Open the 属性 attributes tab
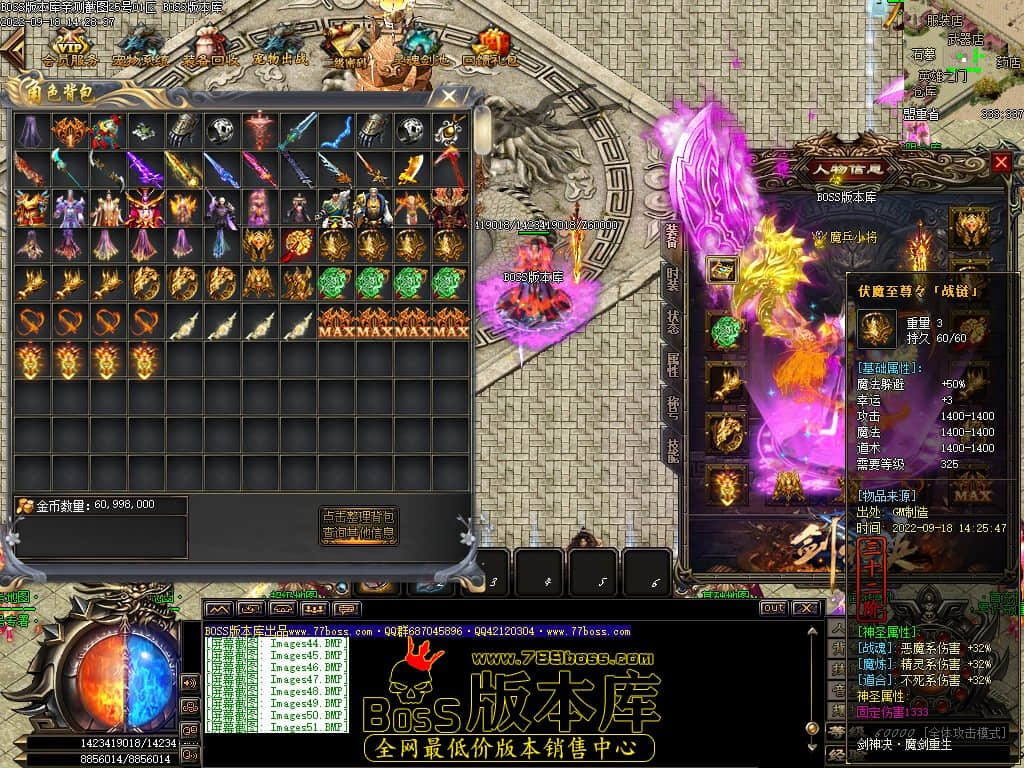Screen dimensions: 1024x768 tap(673, 364)
